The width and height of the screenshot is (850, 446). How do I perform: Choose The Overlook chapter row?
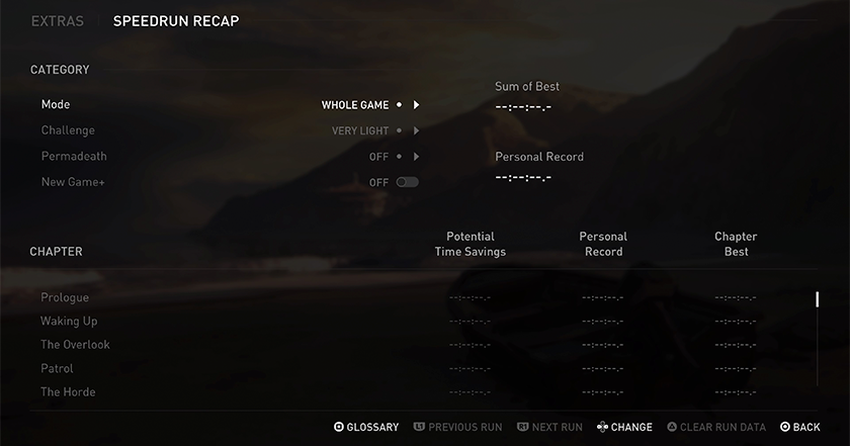(75, 345)
